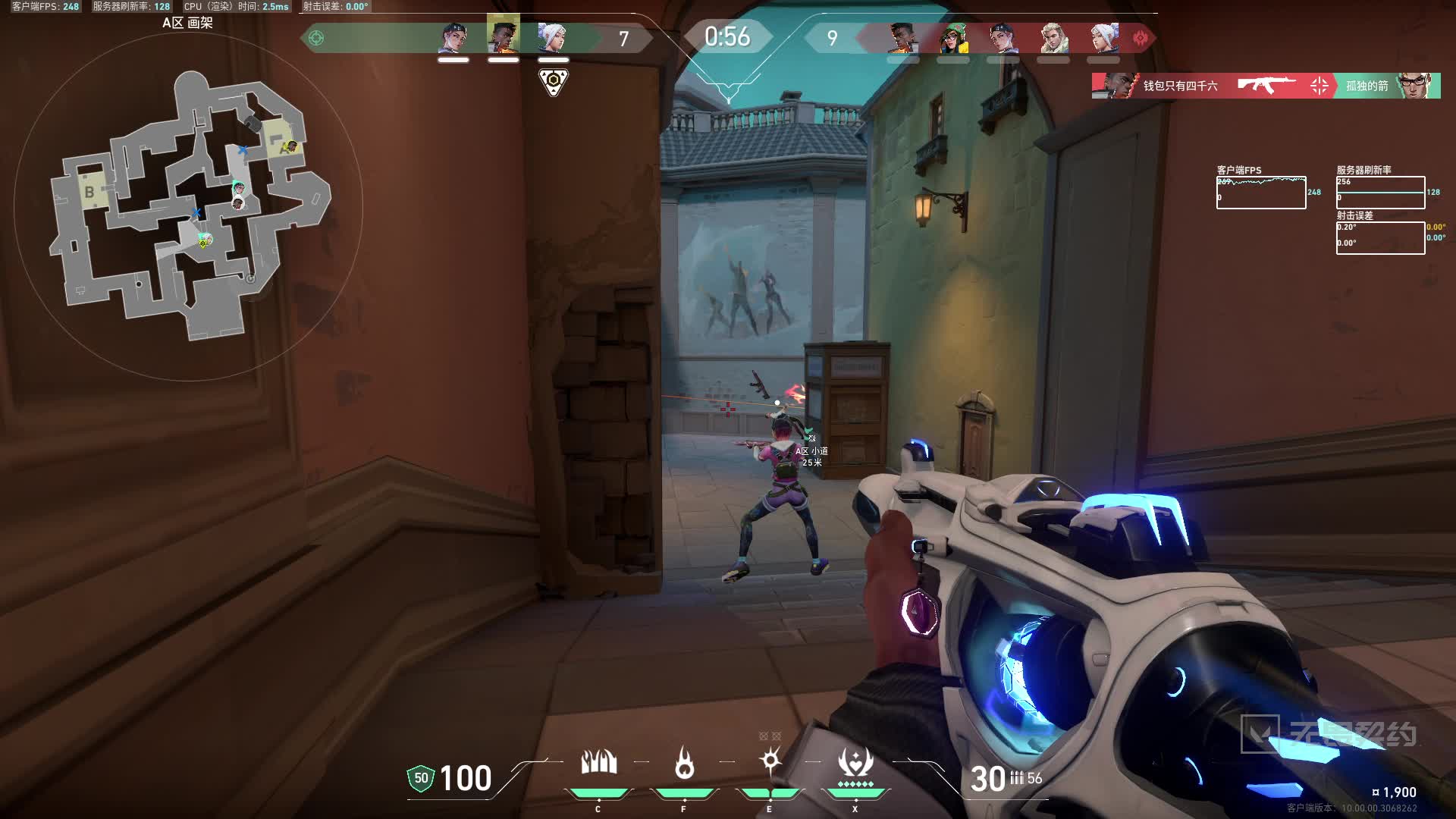Select the yellow-highlighted agent portrait in the top bar

coord(504,35)
